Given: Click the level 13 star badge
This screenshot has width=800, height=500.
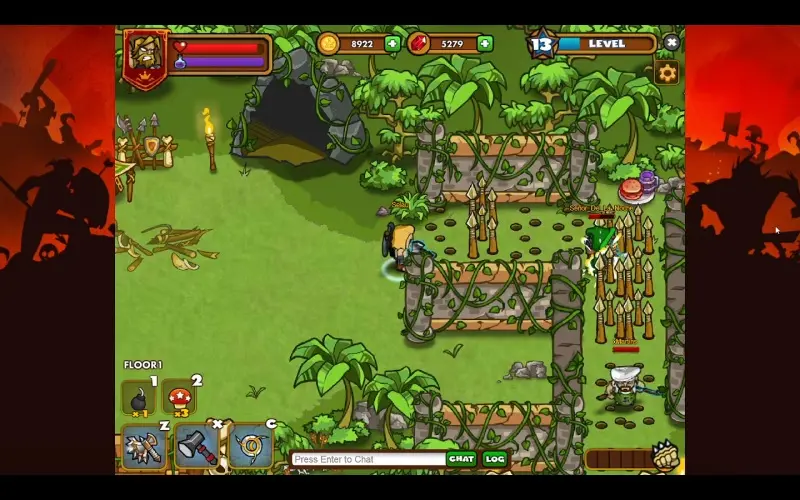Looking at the screenshot, I should click(x=541, y=44).
